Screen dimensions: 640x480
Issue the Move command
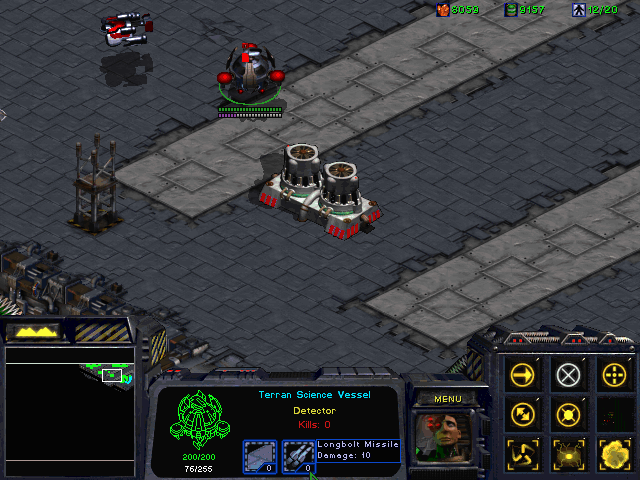tap(524, 376)
